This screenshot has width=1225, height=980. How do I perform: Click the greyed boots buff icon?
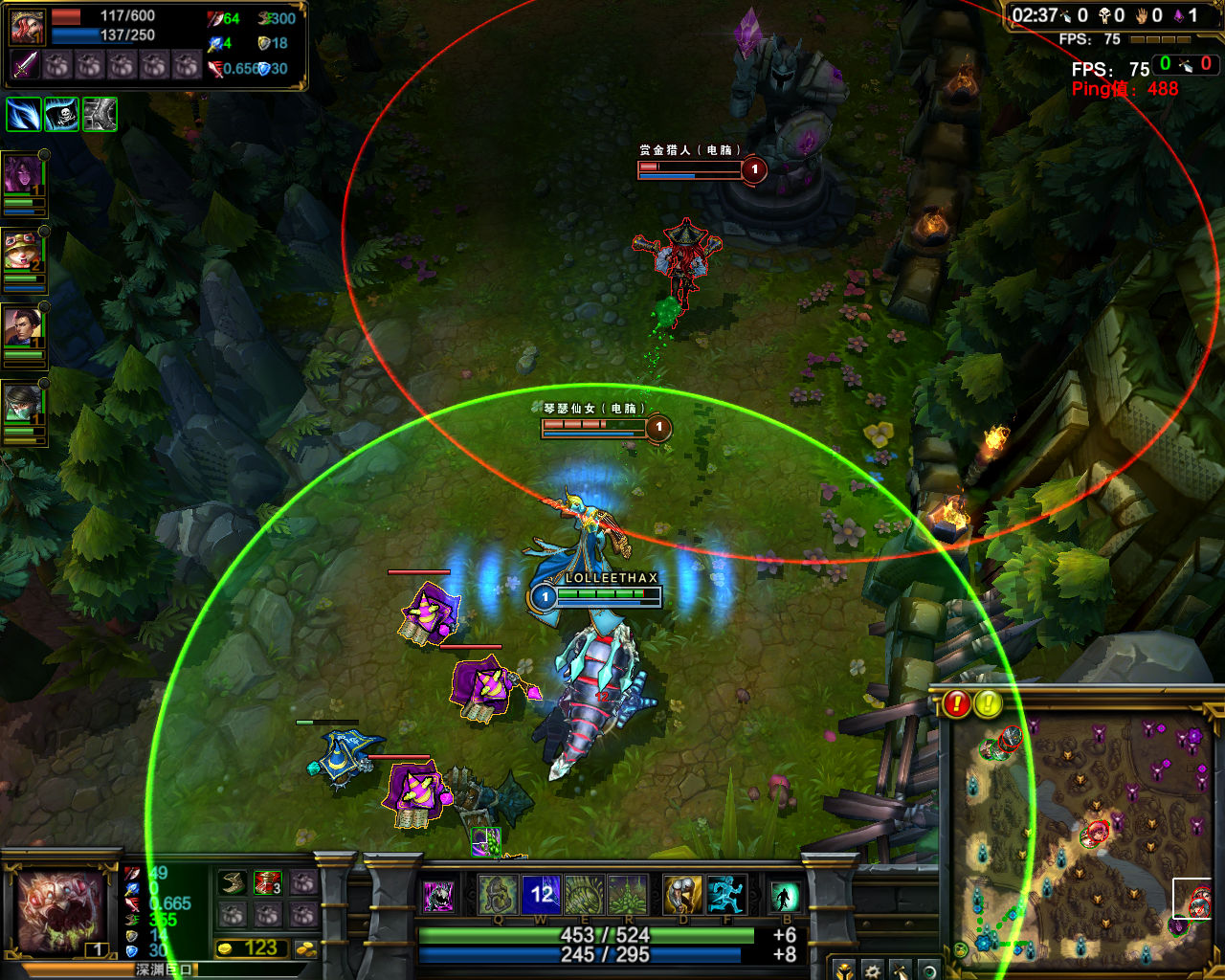[x=99, y=114]
